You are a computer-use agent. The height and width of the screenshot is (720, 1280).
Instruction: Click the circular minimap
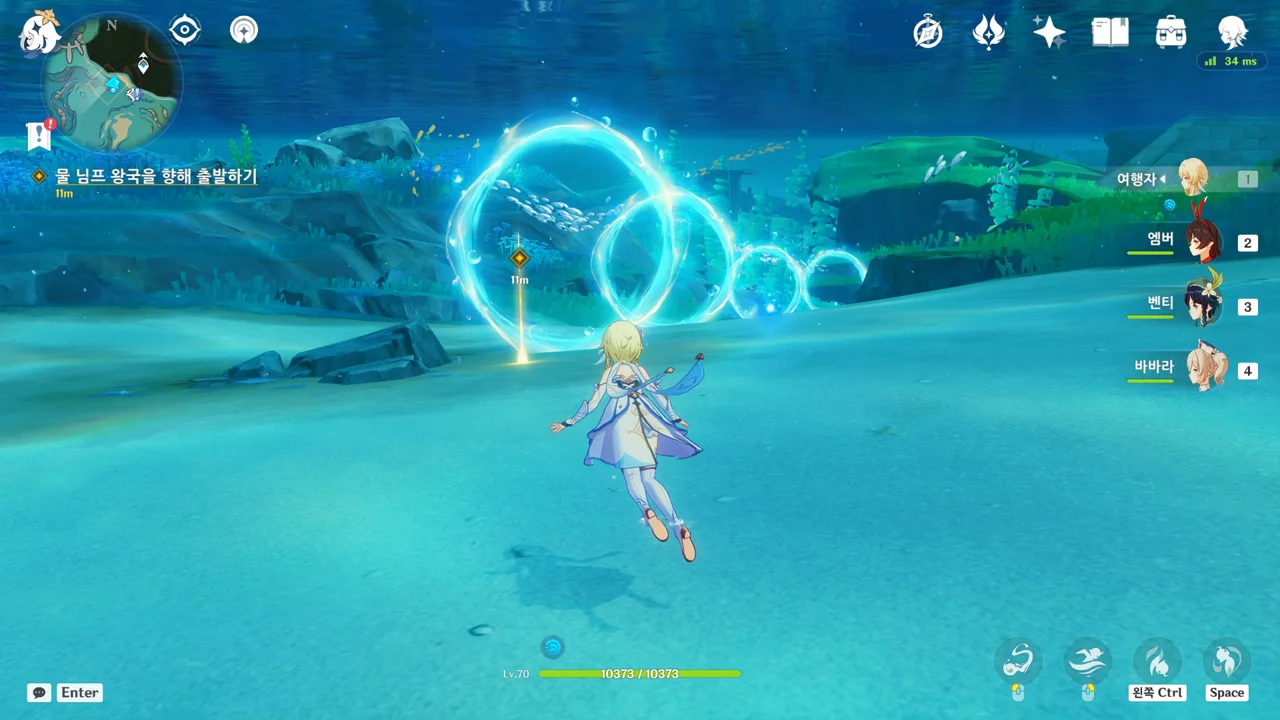112,82
